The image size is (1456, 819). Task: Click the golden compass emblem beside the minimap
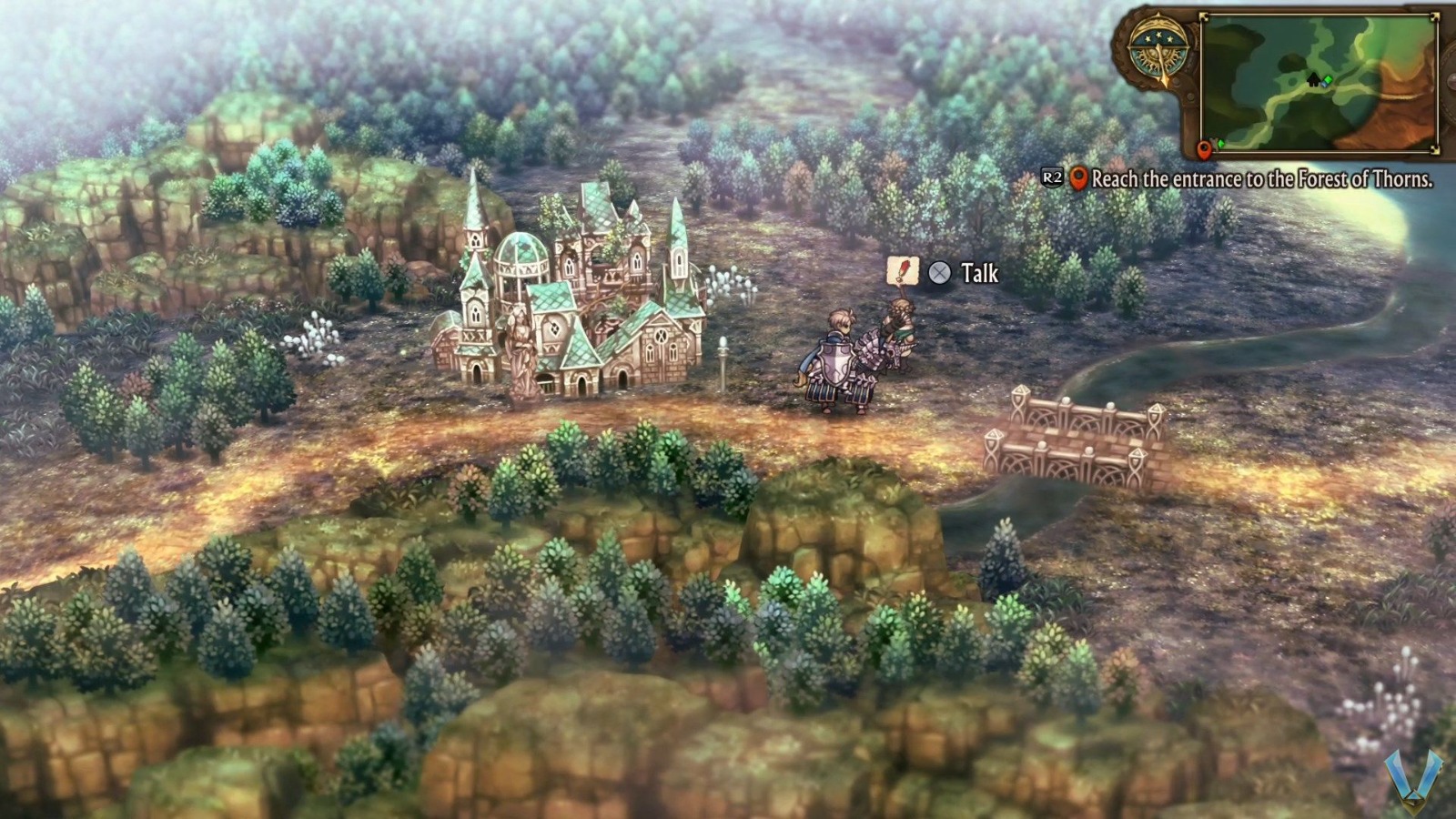1159,50
